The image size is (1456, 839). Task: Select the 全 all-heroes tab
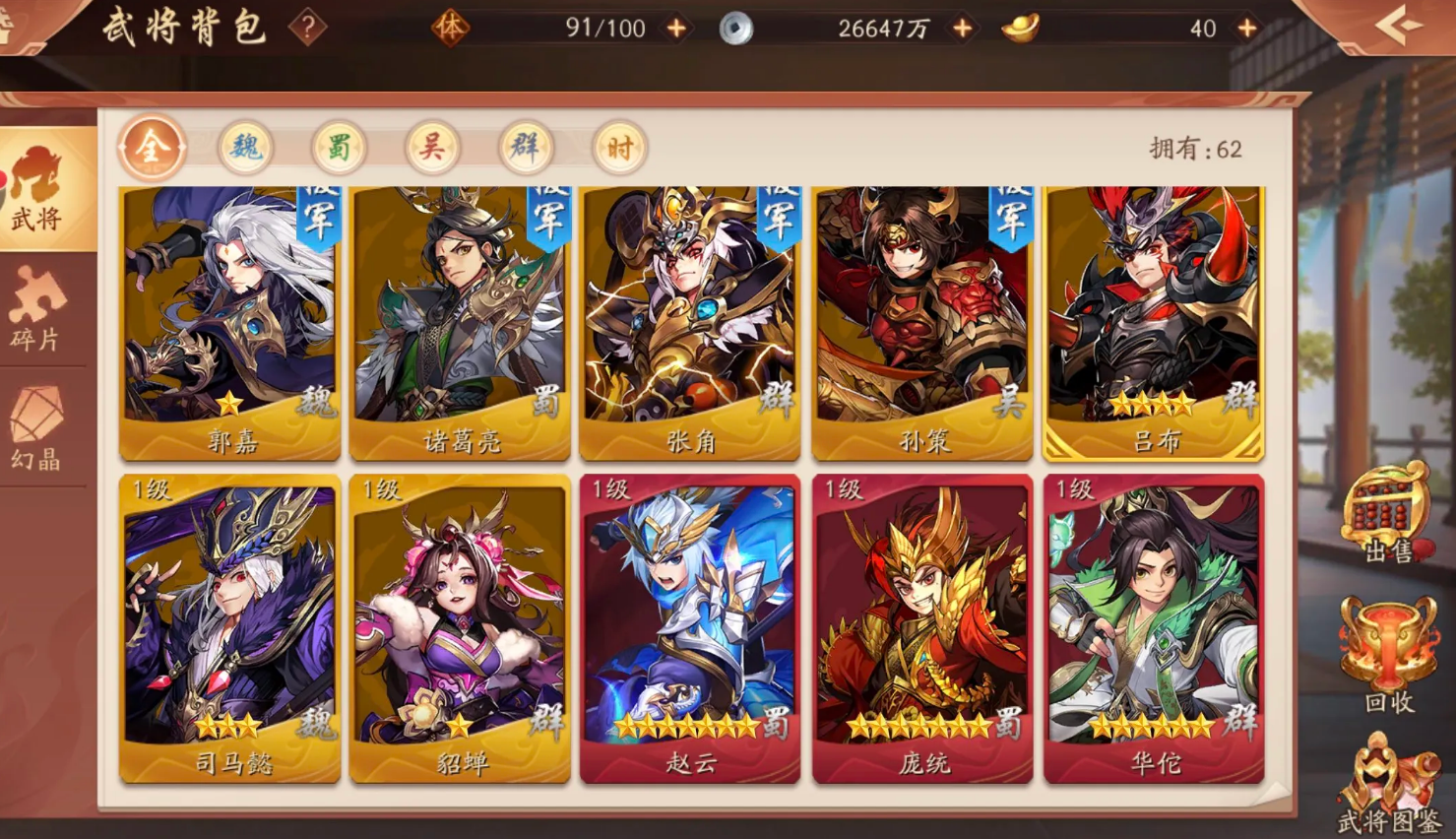pos(153,148)
